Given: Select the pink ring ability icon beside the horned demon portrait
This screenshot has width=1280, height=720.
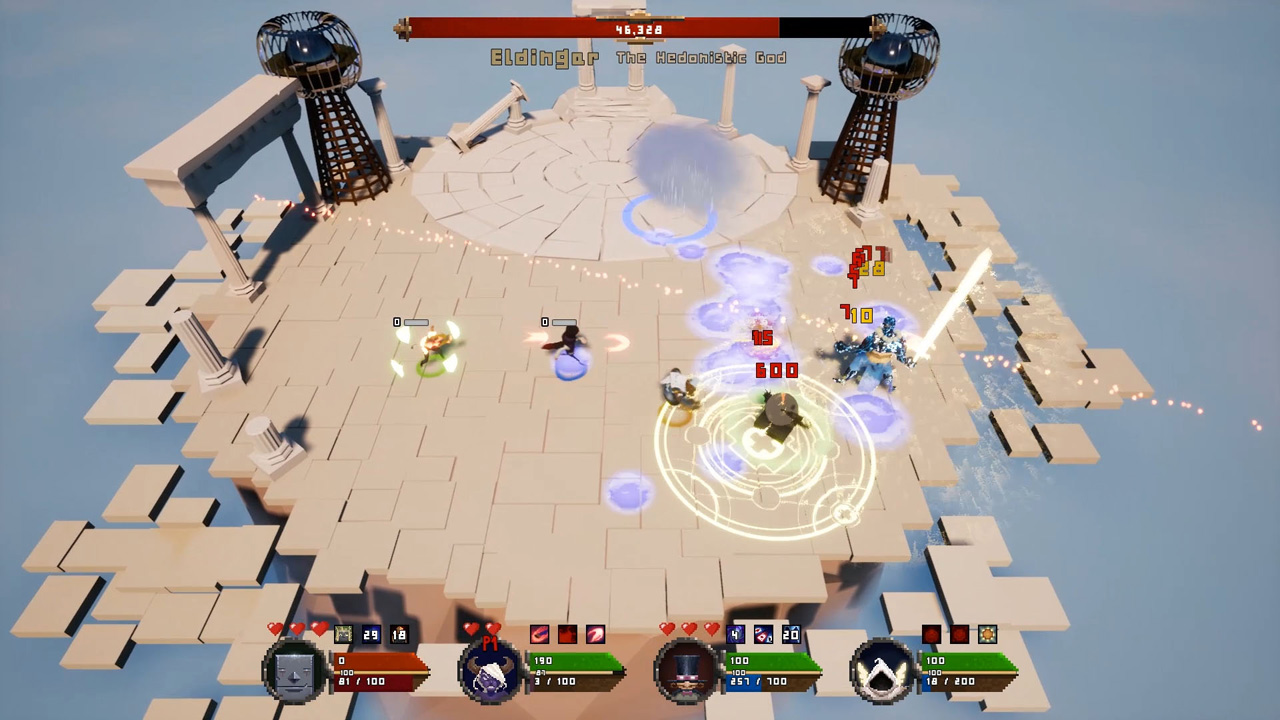Looking at the screenshot, I should point(539,633).
